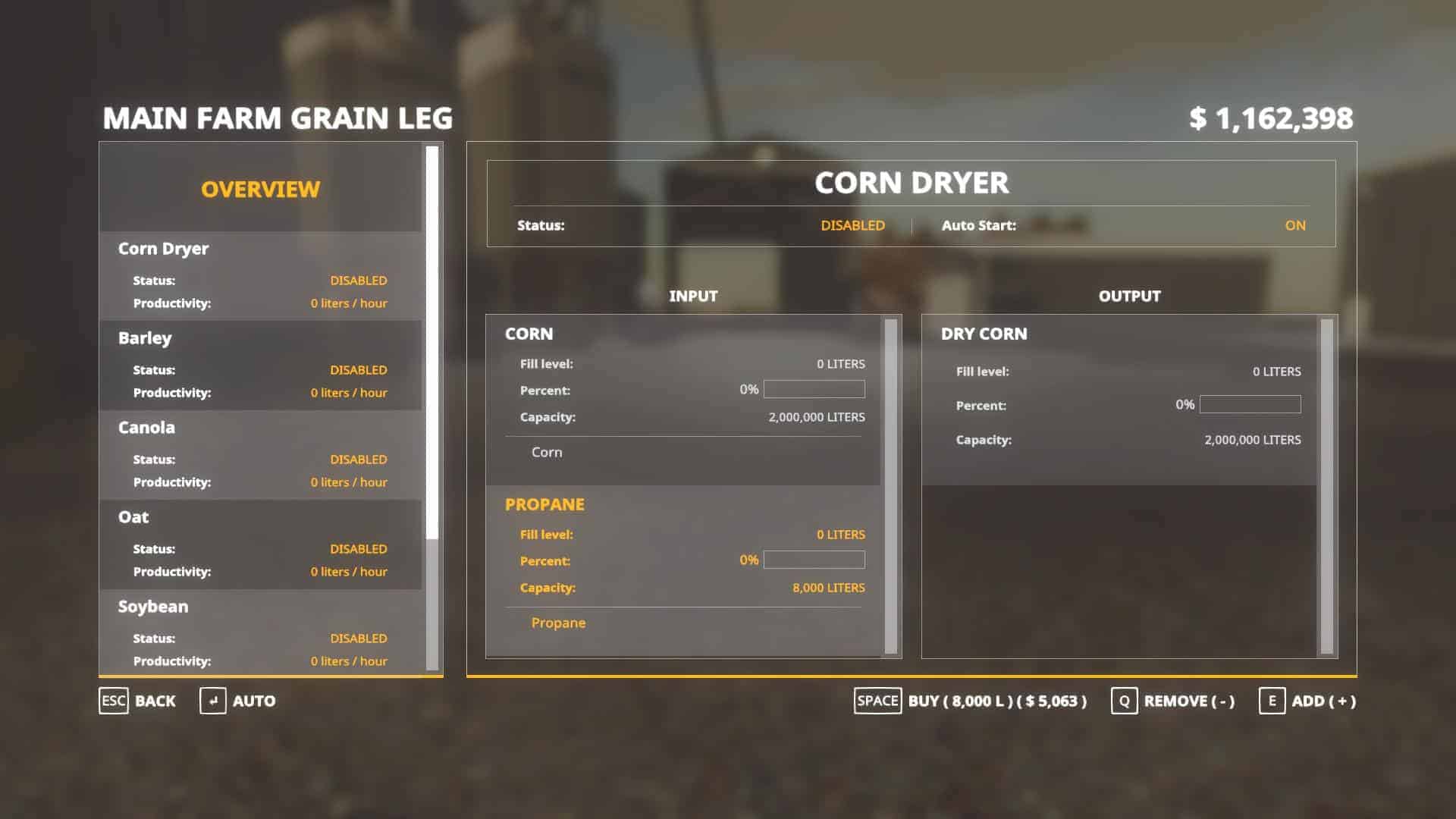Enable the Barley dryer status

[358, 370]
